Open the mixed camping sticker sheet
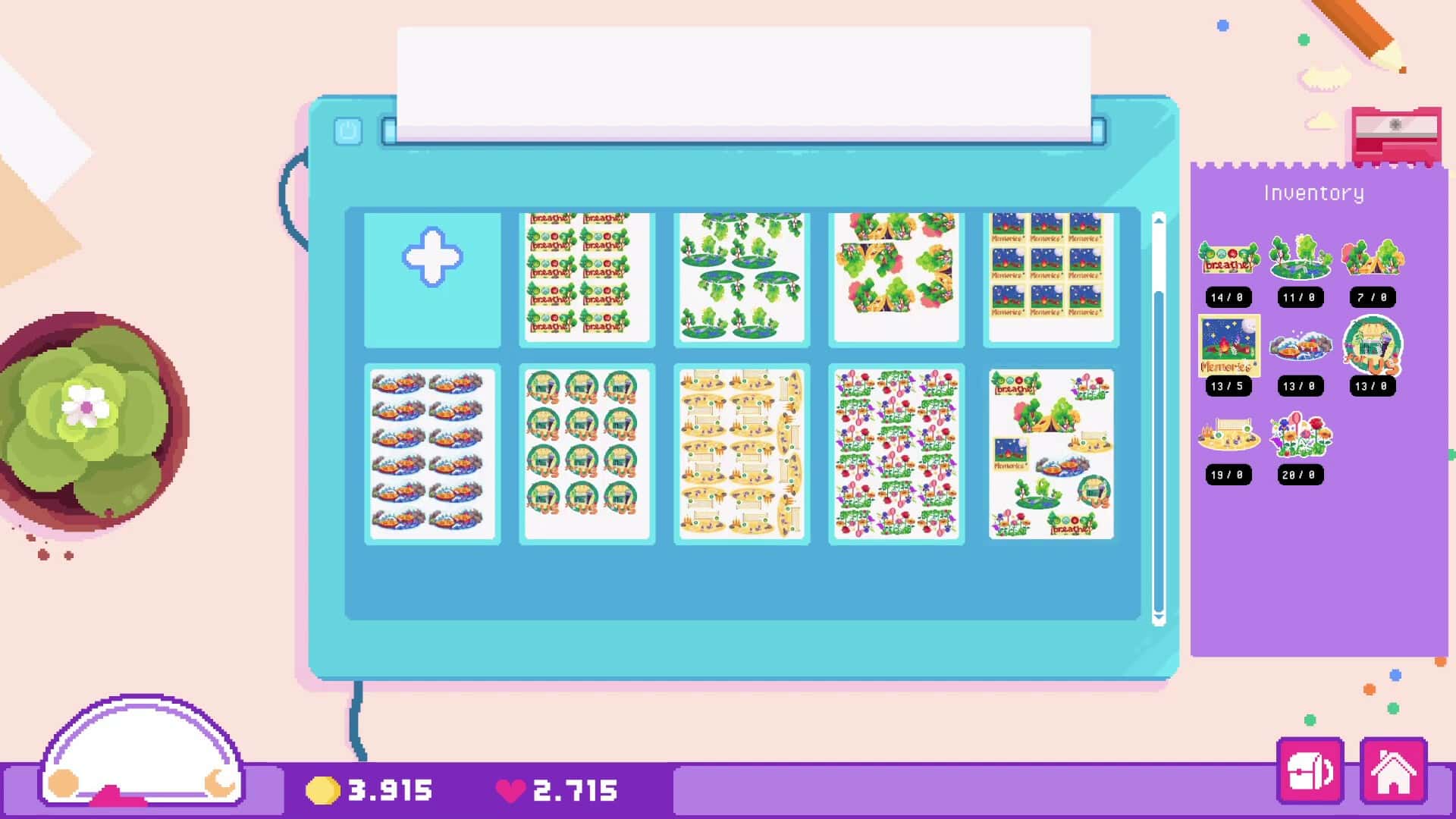This screenshot has width=1456, height=819. point(1051,455)
